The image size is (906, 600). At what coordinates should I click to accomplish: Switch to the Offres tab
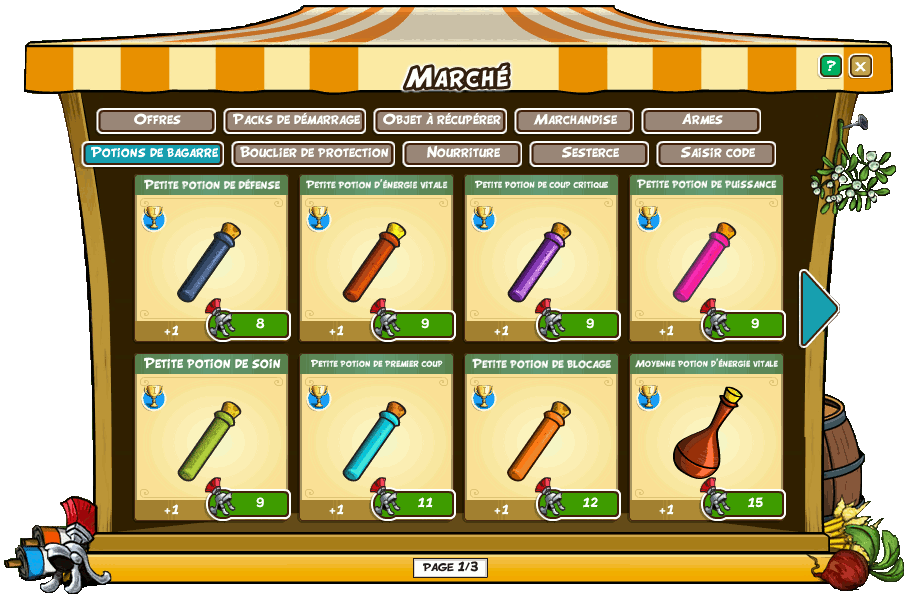tap(156, 120)
